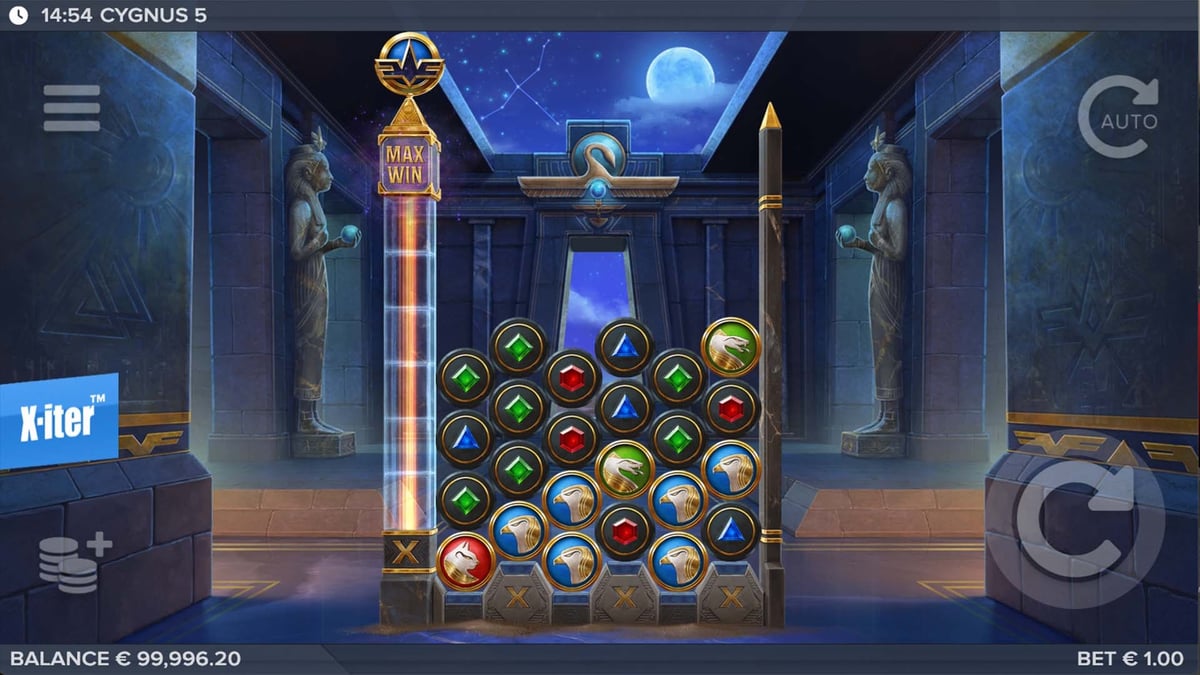1200x675 pixels.
Task: Open the X-iter feature menu
Action: 58,422
